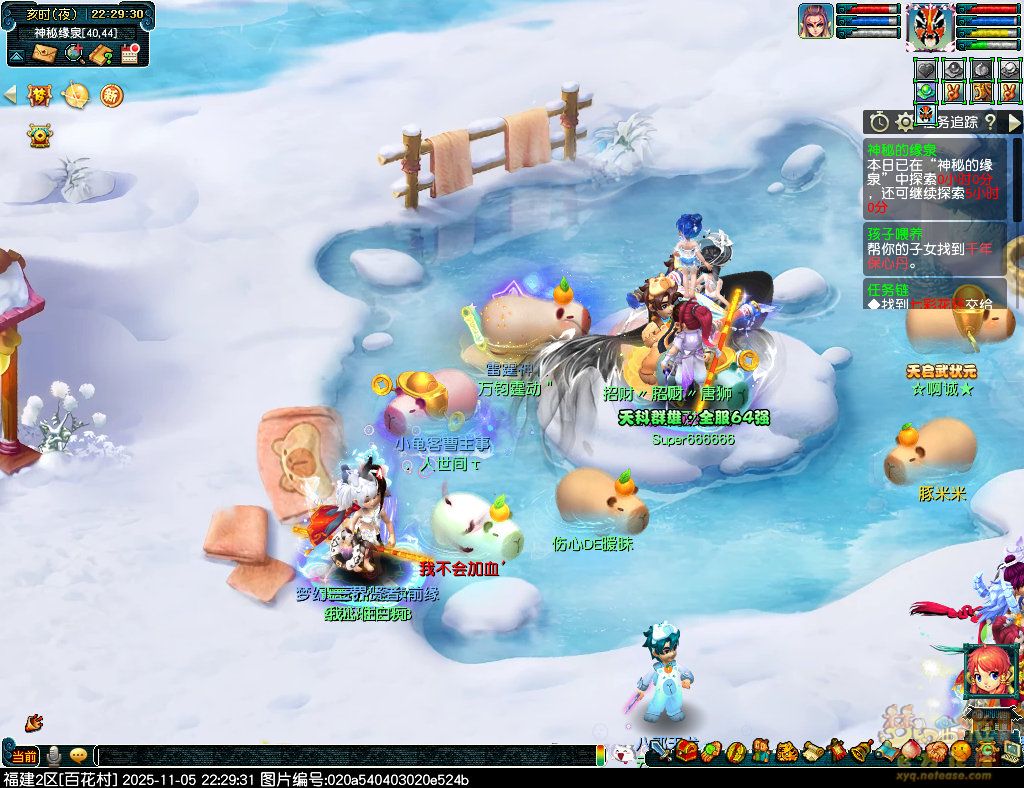Collapse the top-left info panel arrow
This screenshot has width=1024, height=788.
(x=17, y=53)
